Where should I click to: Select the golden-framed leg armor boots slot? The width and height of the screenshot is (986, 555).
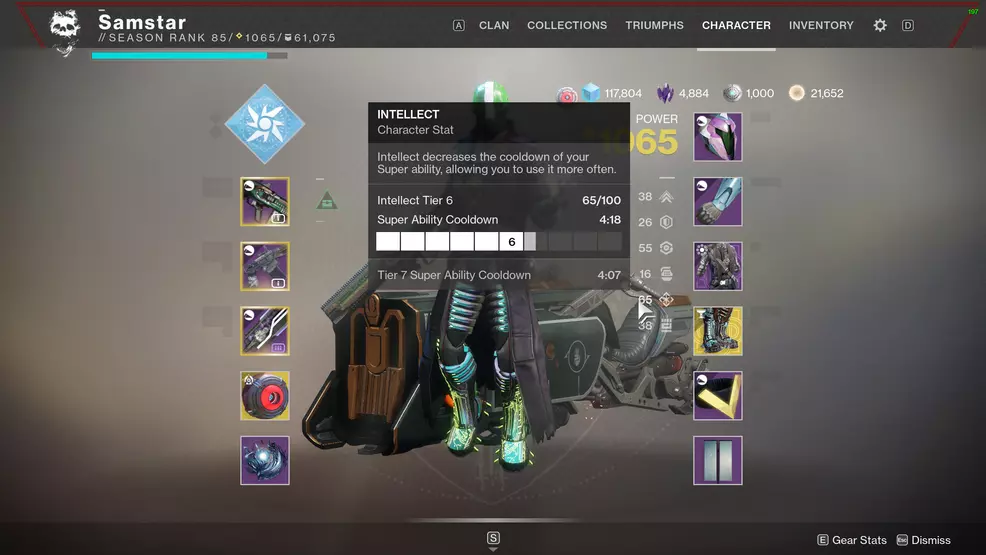point(718,331)
